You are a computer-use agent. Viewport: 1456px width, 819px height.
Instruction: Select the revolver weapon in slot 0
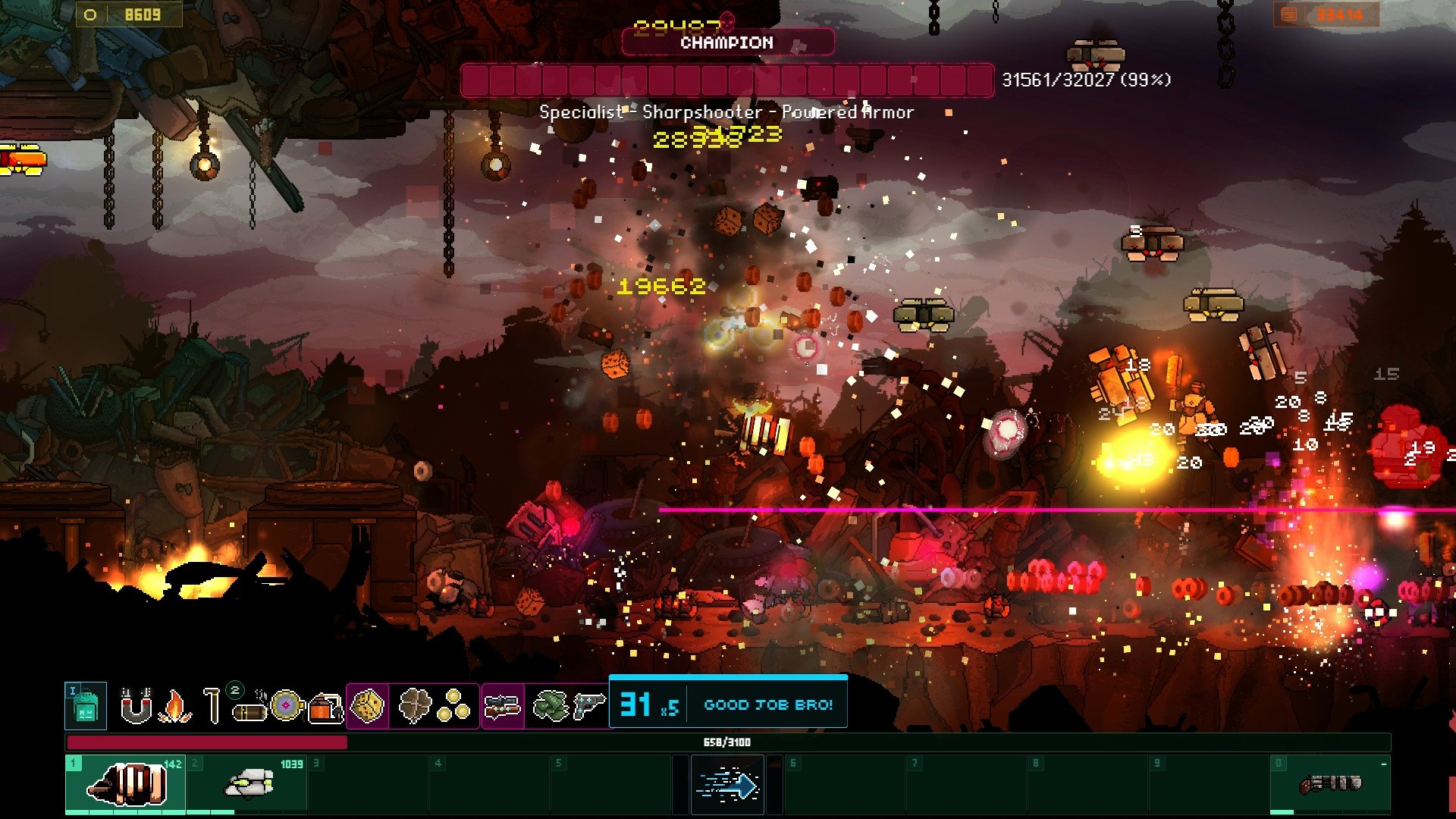pos(1330,784)
